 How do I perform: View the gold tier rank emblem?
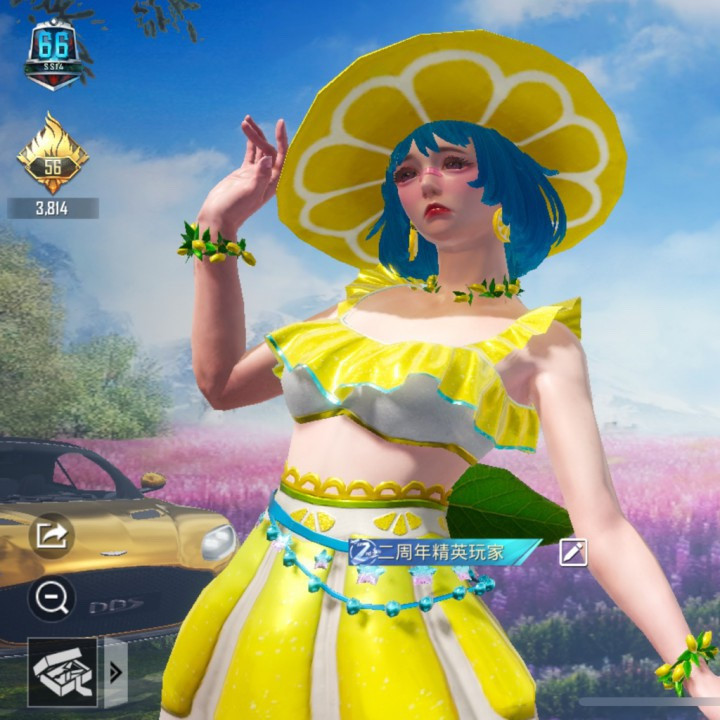(x=52, y=155)
